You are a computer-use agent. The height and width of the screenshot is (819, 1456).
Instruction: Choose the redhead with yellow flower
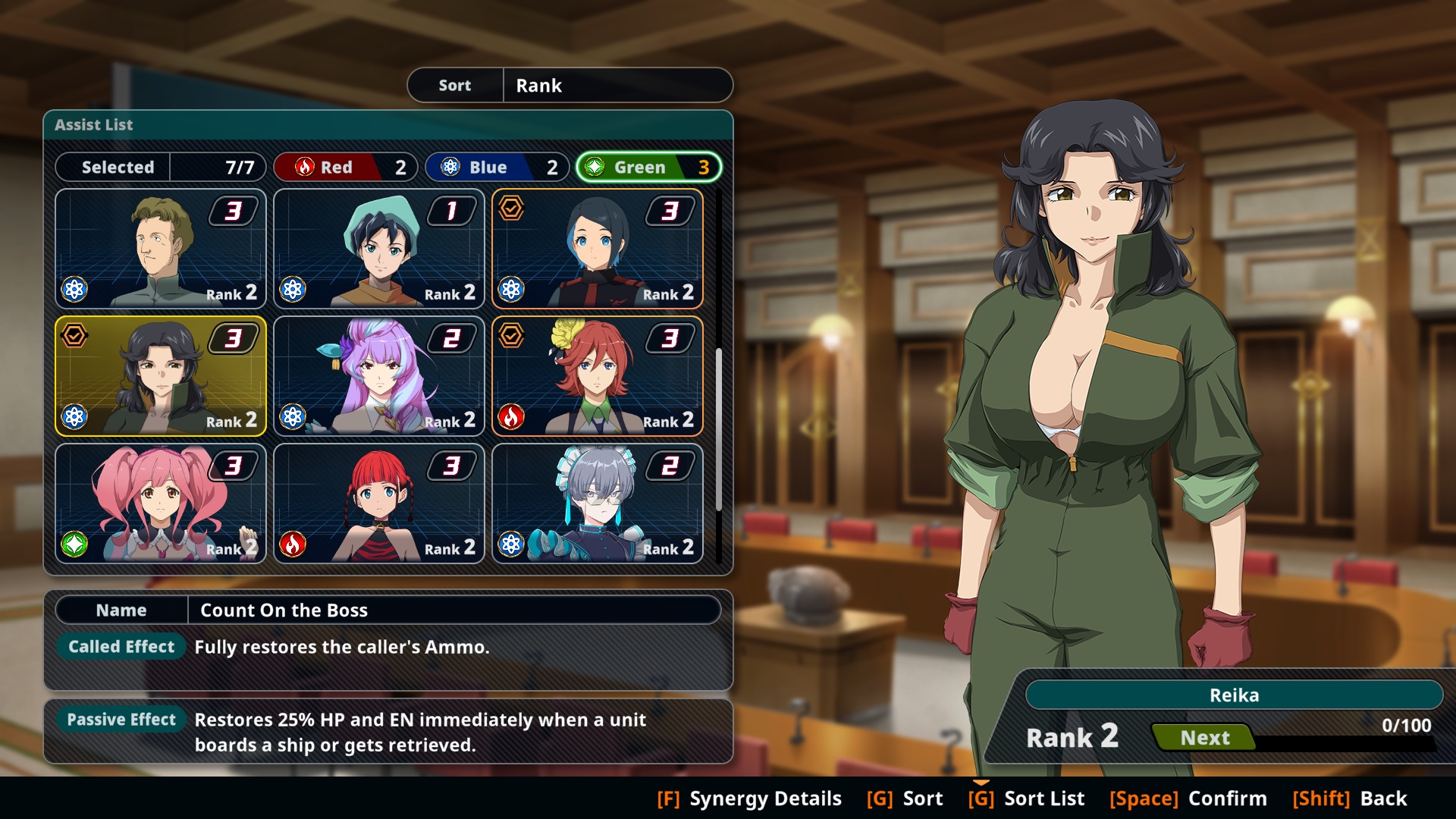[598, 376]
